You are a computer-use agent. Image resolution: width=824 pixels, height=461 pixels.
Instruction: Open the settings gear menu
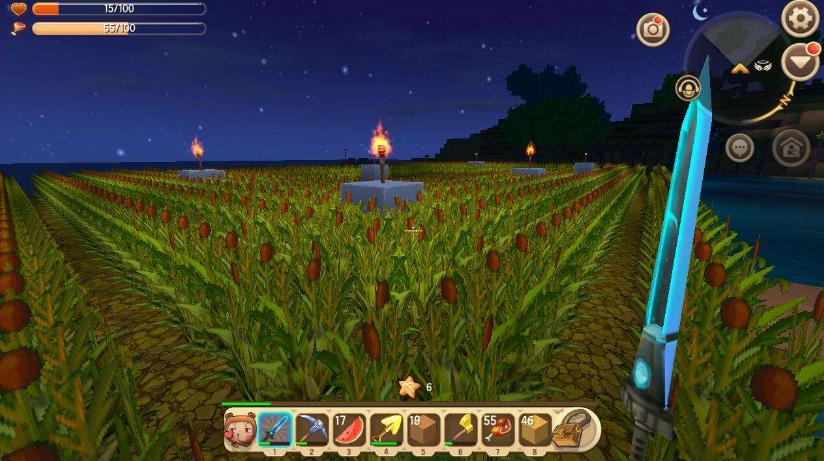(800, 17)
